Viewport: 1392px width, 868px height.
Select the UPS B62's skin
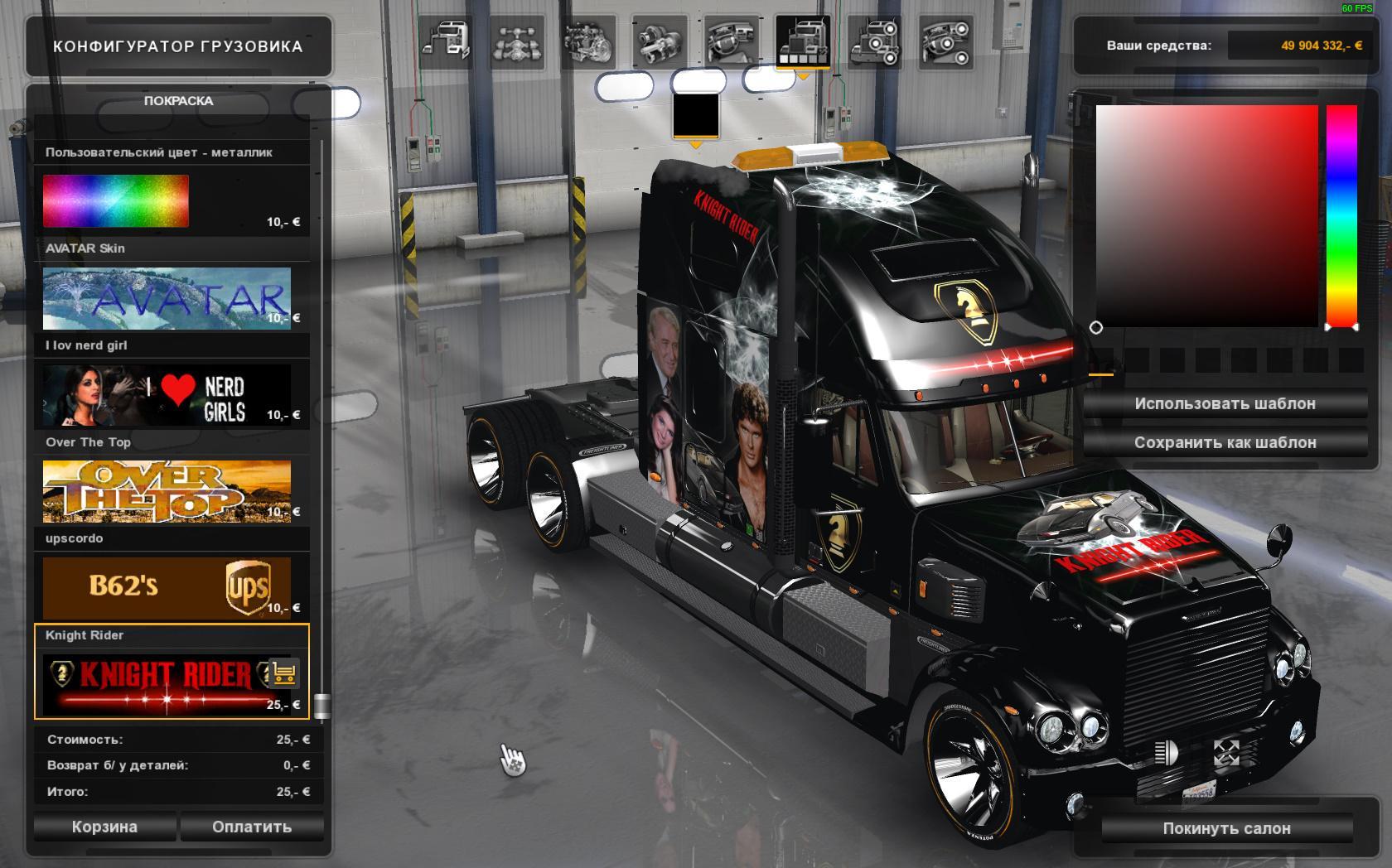tap(167, 588)
